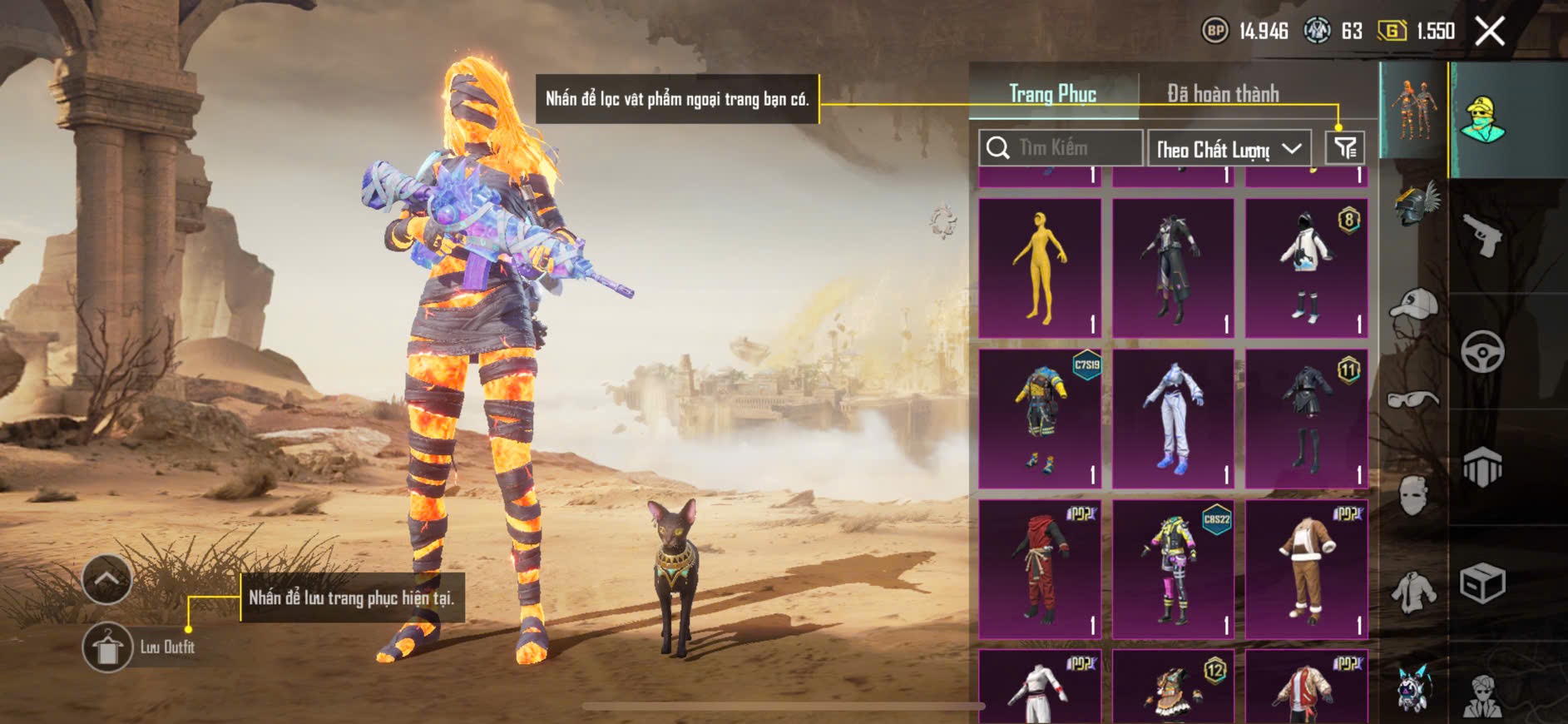Select the C7S19 yellow-blue outfit
Image resolution: width=1568 pixels, height=724 pixels.
(1040, 419)
